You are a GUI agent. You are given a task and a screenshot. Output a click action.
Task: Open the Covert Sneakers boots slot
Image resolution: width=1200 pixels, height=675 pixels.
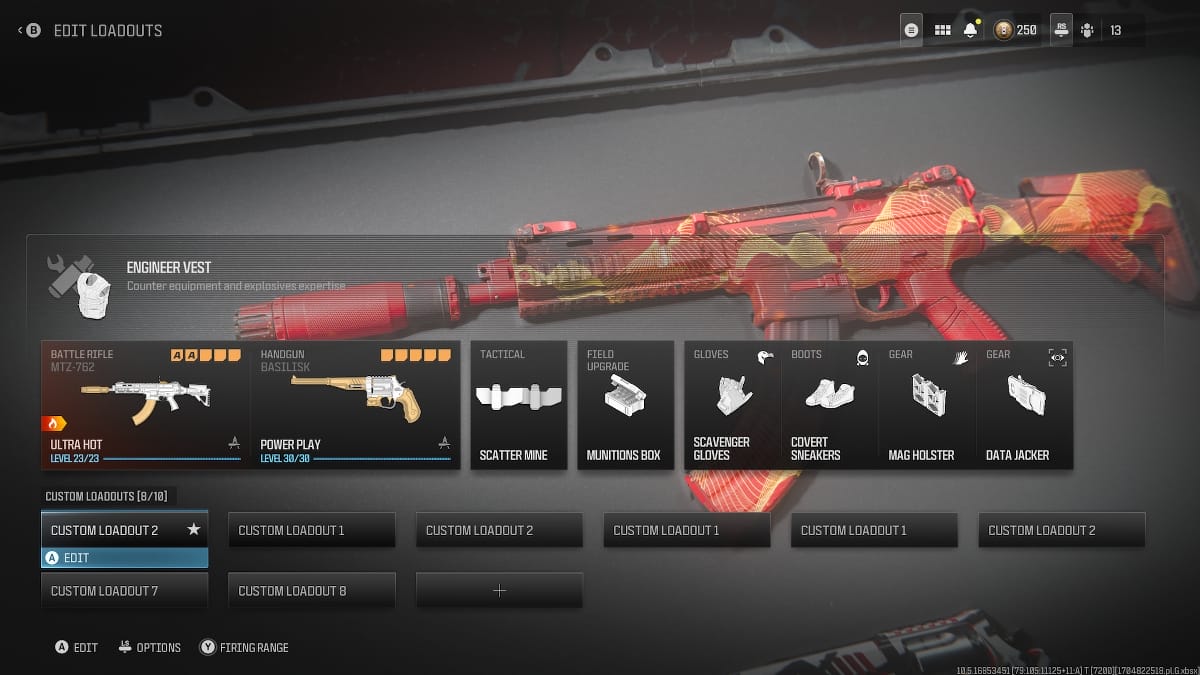[829, 405]
